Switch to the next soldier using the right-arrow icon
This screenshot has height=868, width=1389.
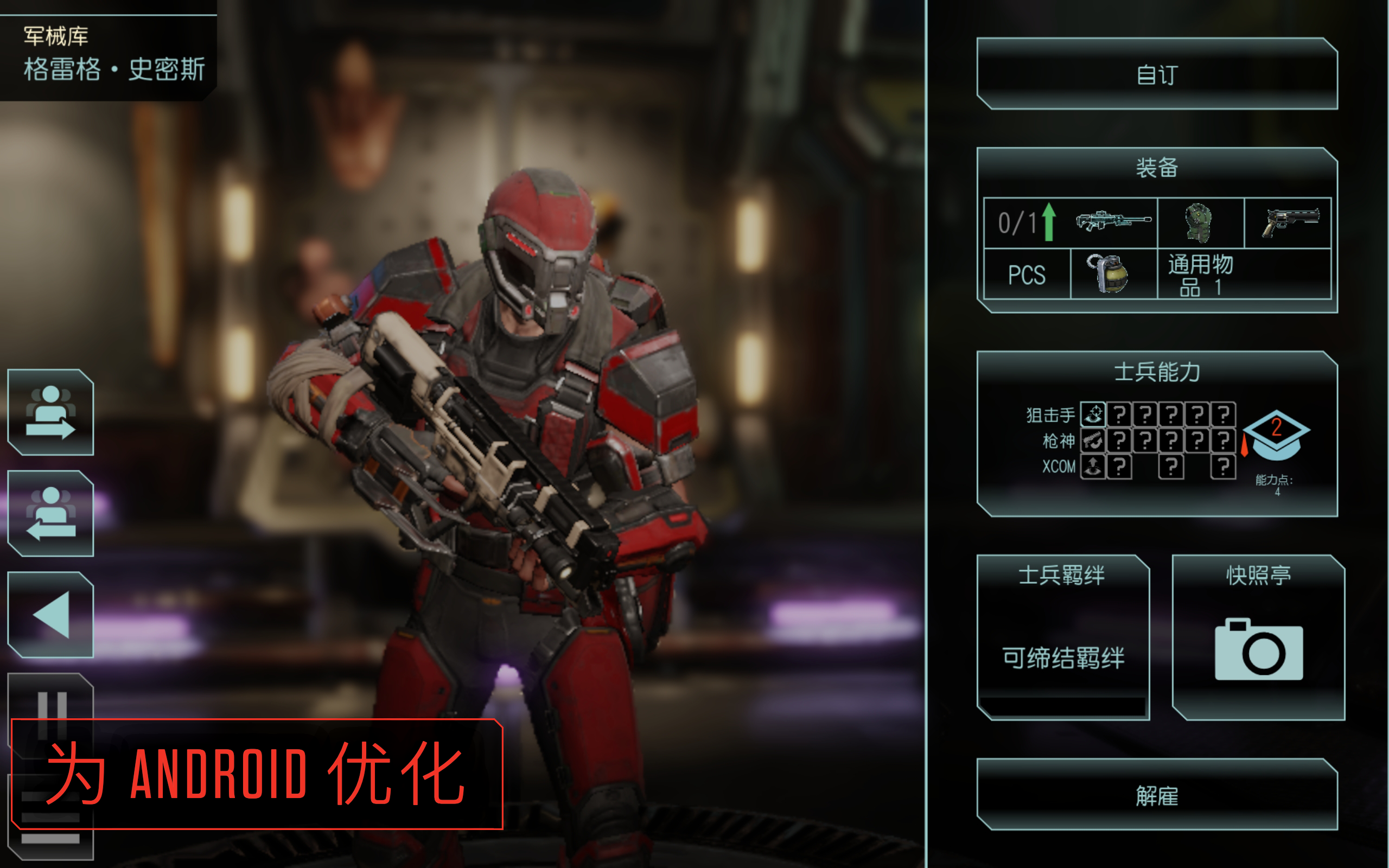[50, 416]
